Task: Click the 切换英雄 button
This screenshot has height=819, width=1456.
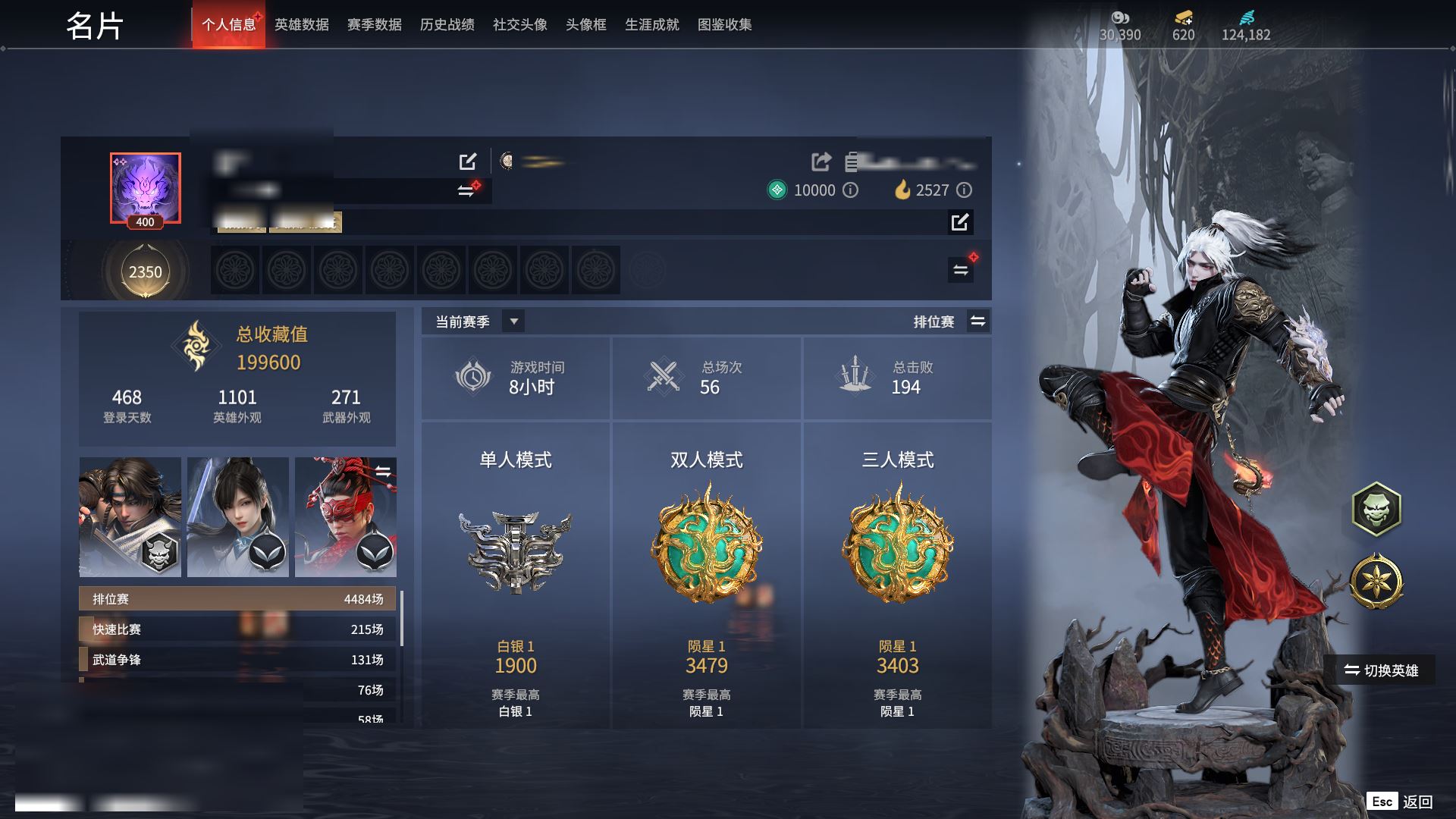Action: coord(1385,670)
